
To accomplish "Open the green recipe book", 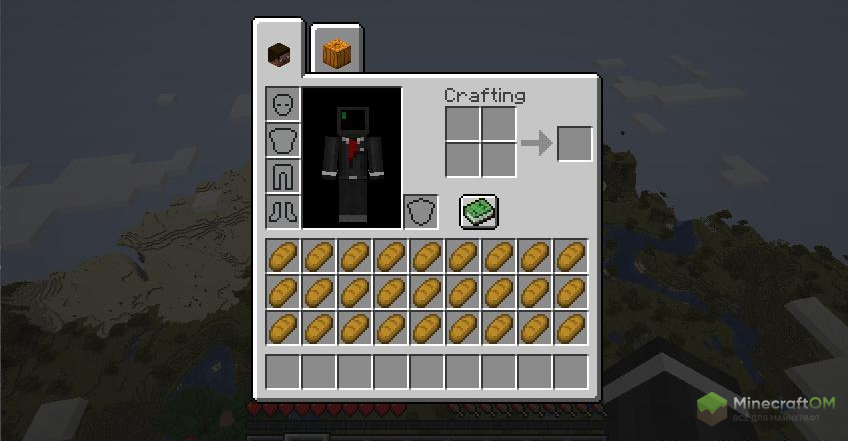I will [x=479, y=211].
